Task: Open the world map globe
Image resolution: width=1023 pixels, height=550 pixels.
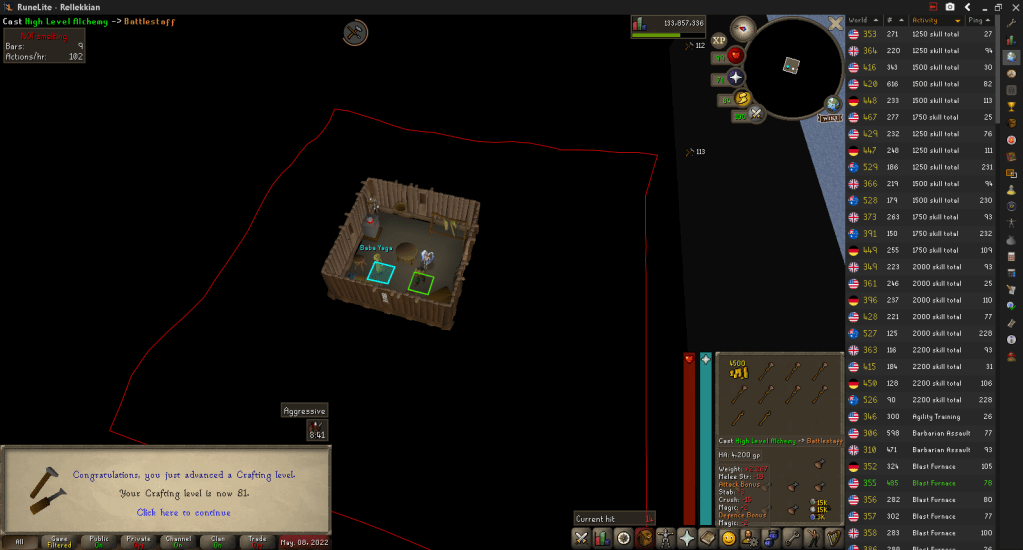Action: coord(833,104)
